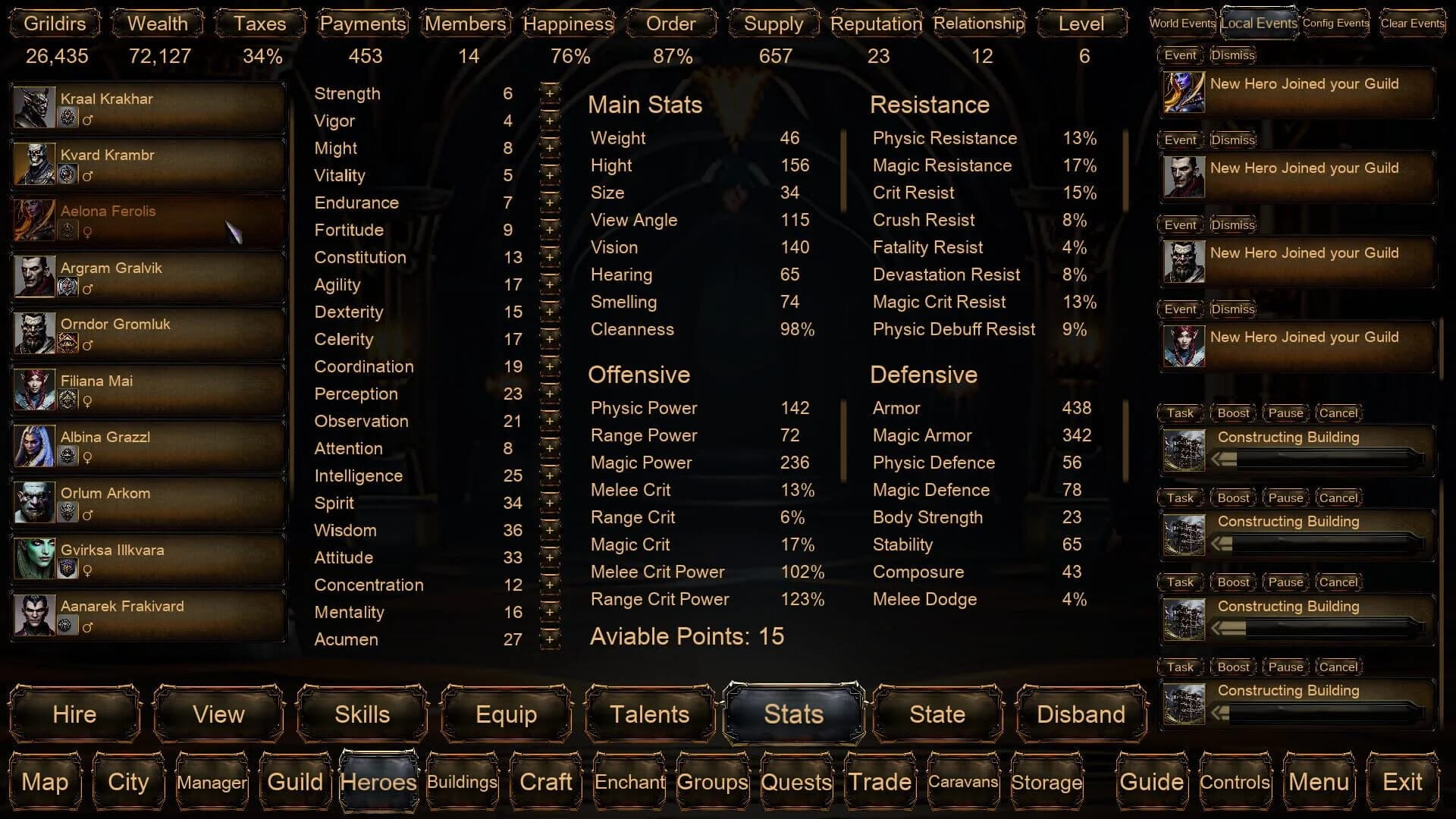Click the male gender icon under Kvard Krambr
Image resolution: width=1456 pixels, height=819 pixels.
pyautogui.click(x=88, y=177)
